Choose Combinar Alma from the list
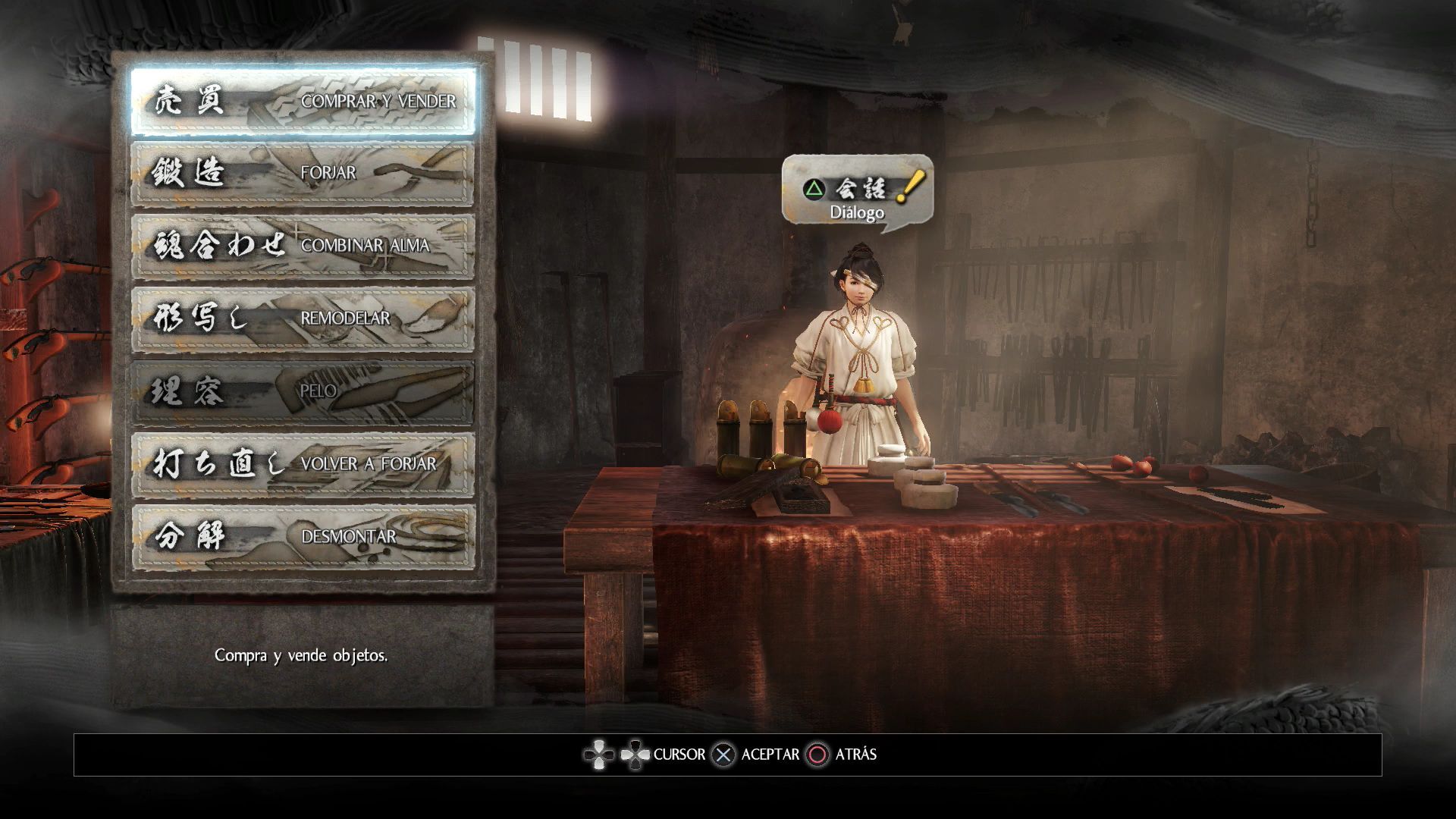The image size is (1456, 819). tap(303, 246)
